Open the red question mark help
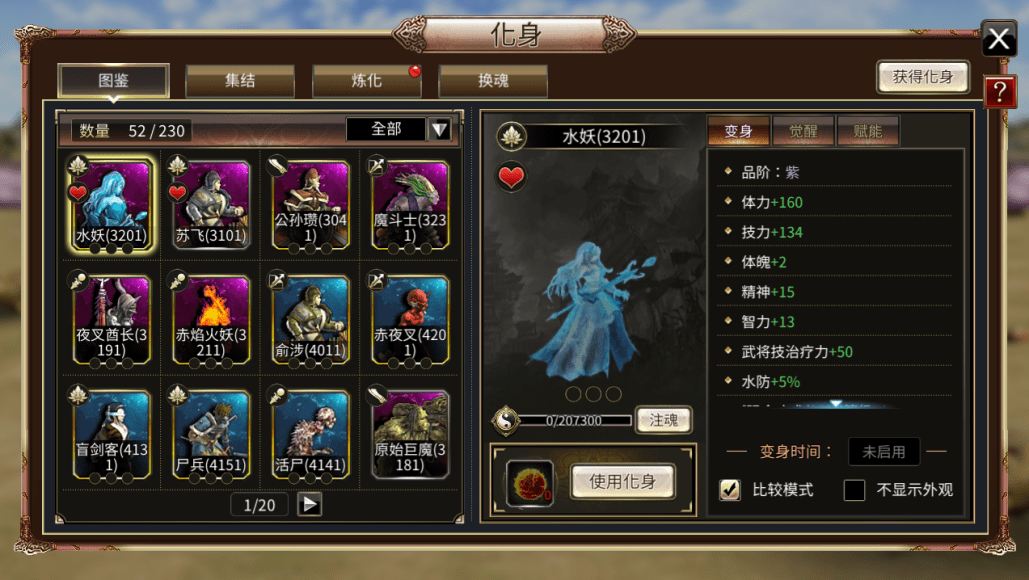The width and height of the screenshot is (1029, 580). [999, 92]
